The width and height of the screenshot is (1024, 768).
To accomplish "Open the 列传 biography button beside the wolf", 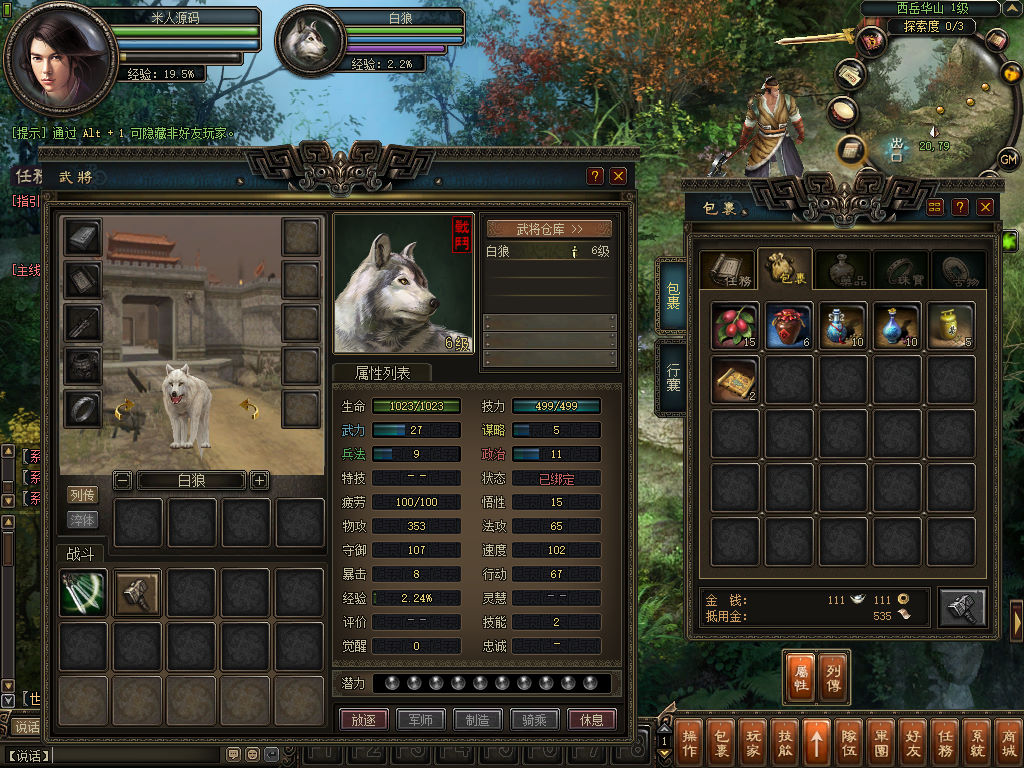I will 82,495.
